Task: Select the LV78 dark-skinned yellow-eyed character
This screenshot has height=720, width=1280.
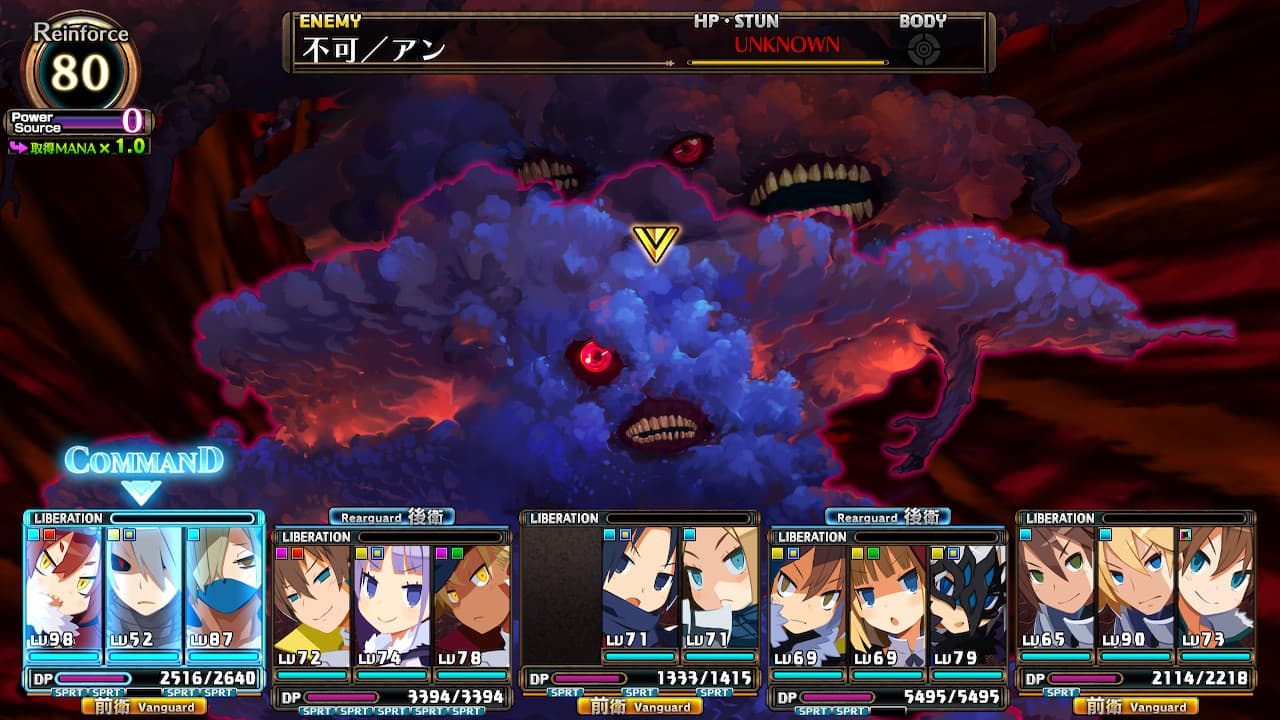Action: (x=470, y=606)
